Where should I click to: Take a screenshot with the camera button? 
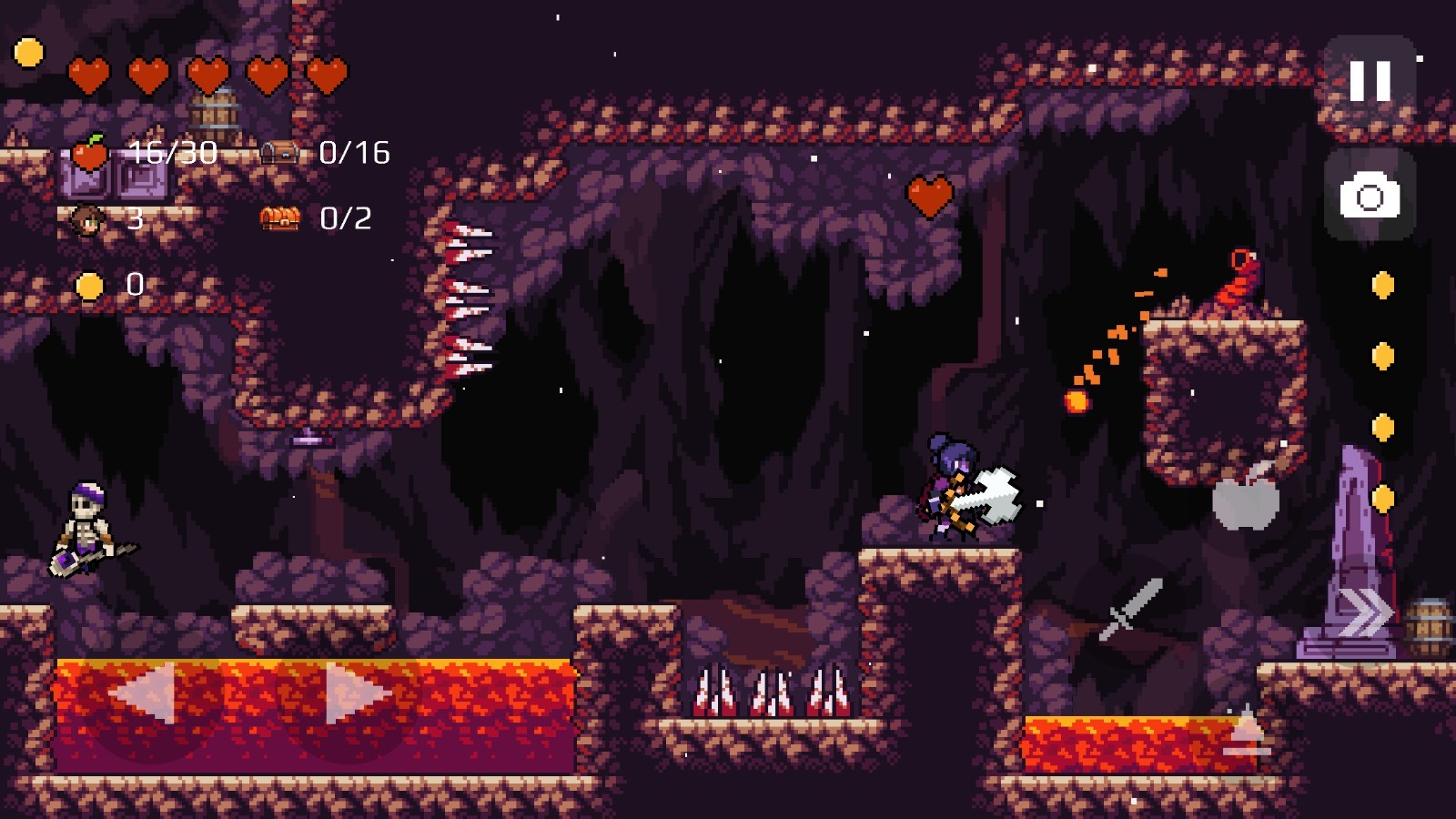[x=1370, y=196]
